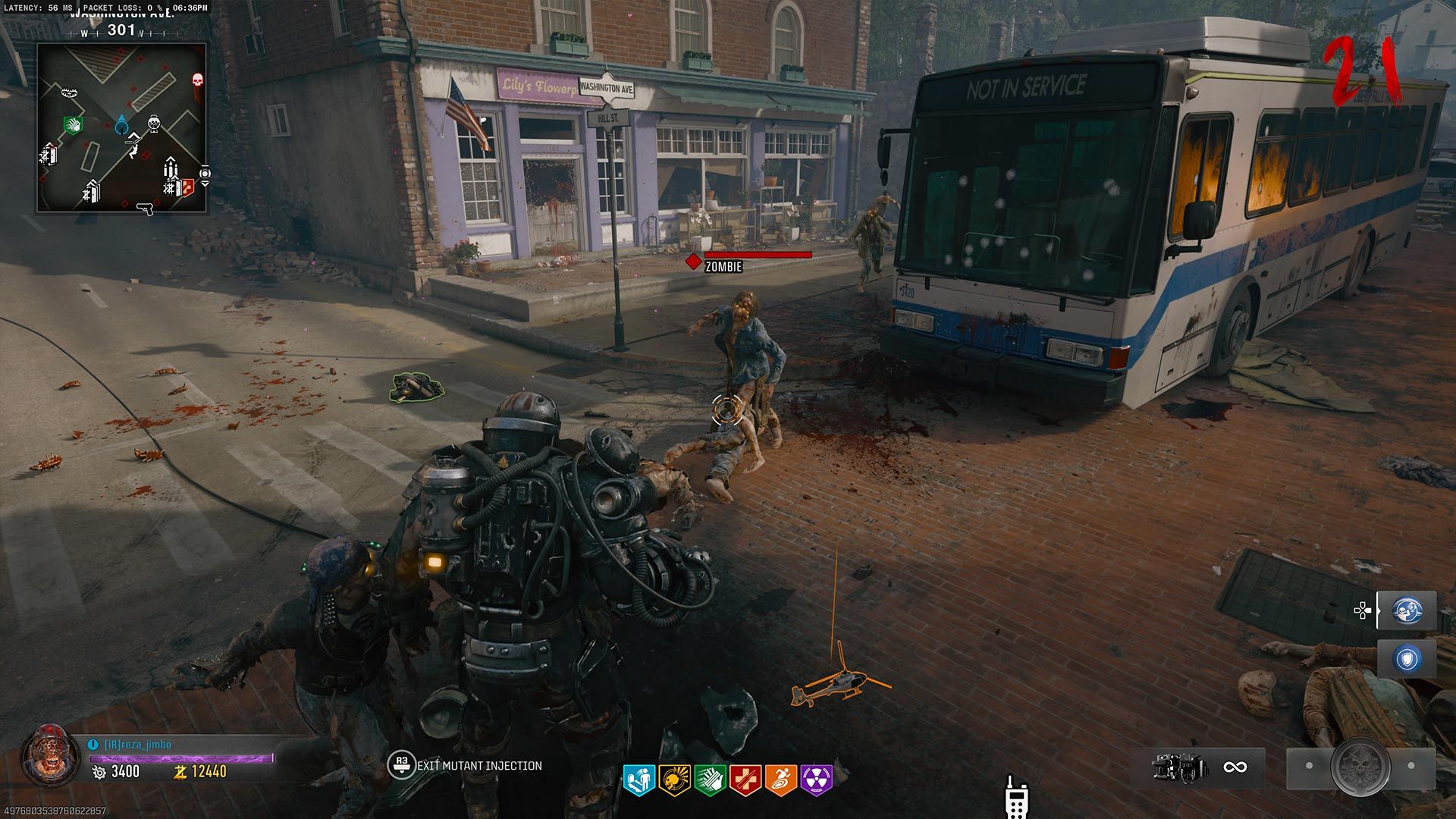This screenshot has height=819, width=1456.
Task: Activate the top blue gobblegum slot
Action: (1407, 610)
